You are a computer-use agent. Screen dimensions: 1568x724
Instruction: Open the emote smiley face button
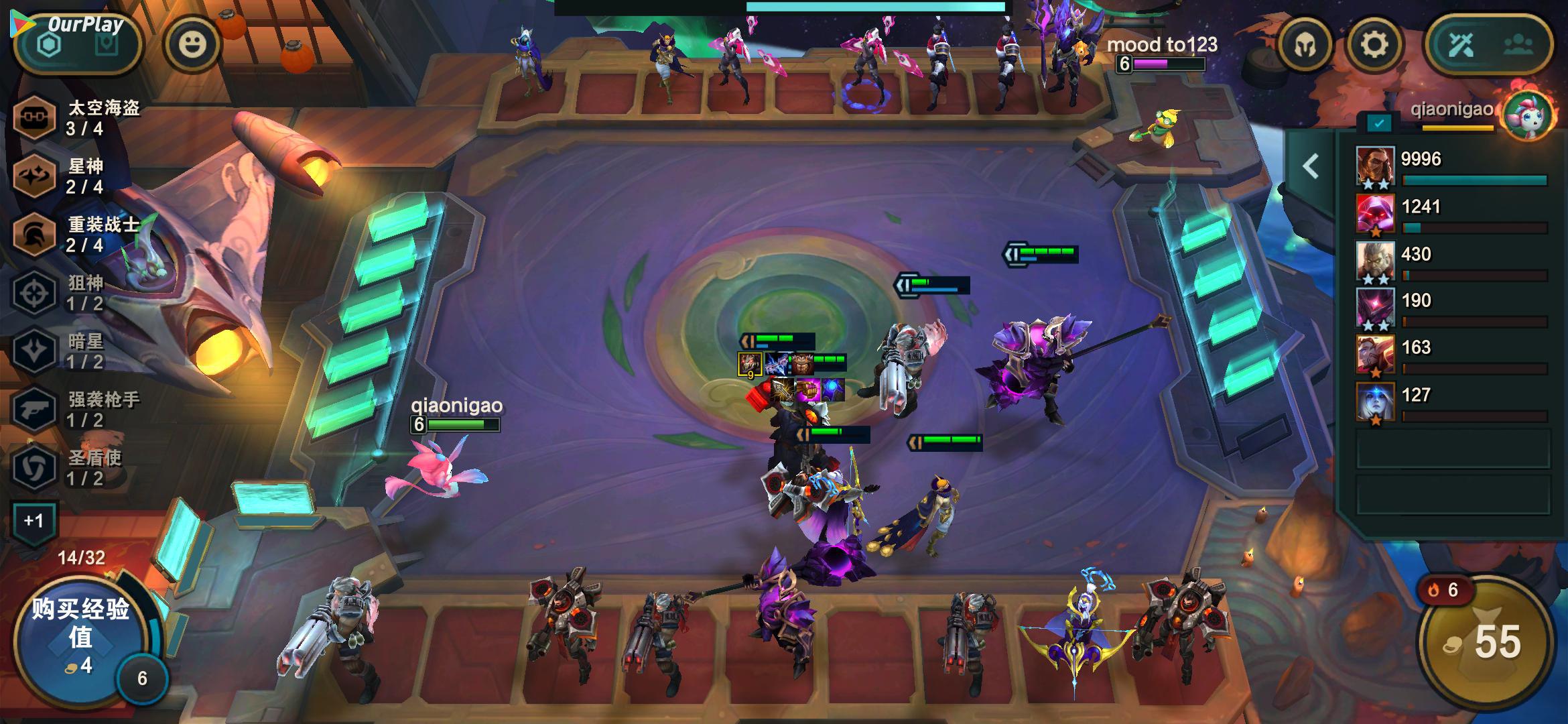192,45
